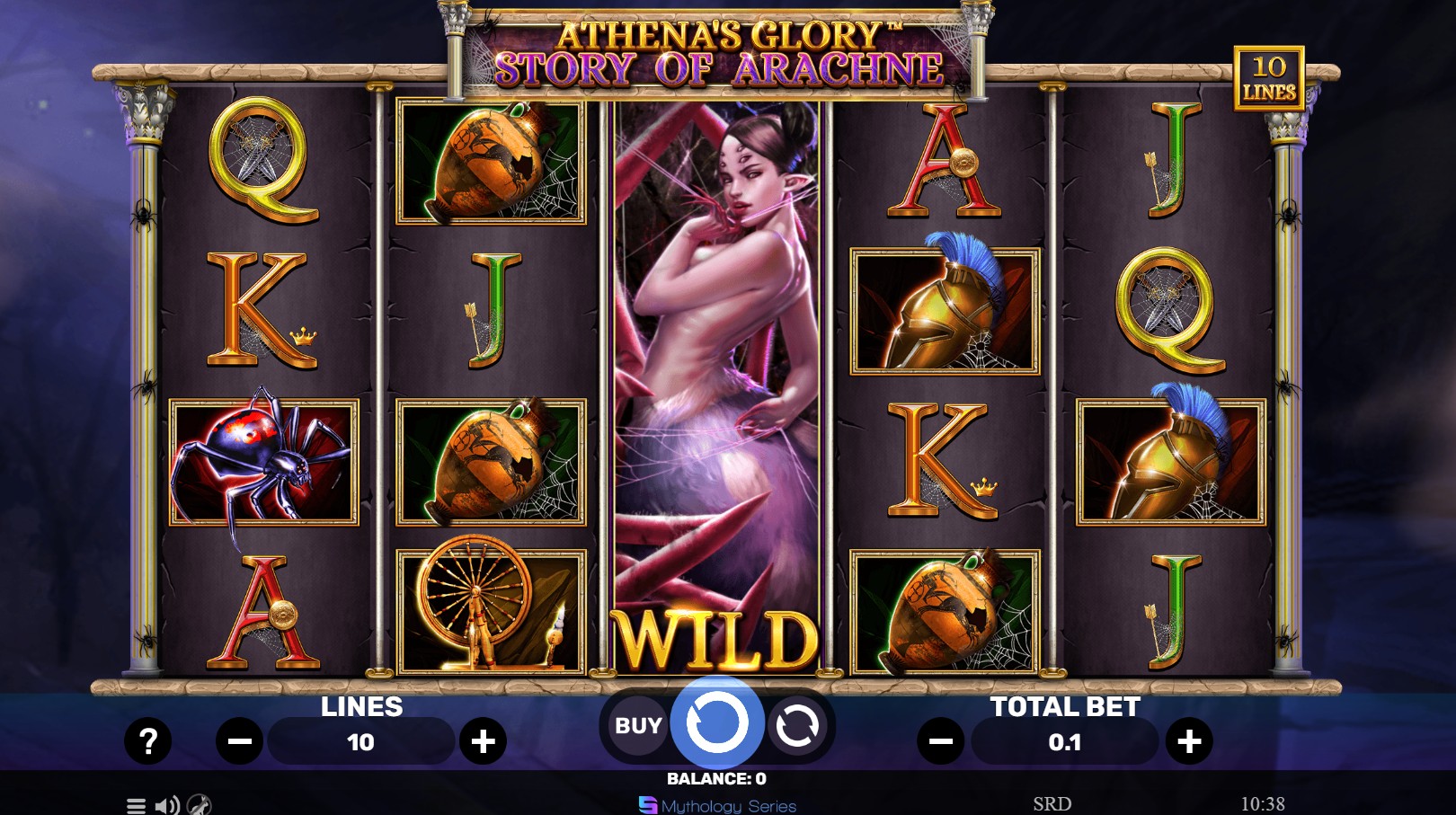
Task: Open help with the question mark icon
Action: [148, 741]
